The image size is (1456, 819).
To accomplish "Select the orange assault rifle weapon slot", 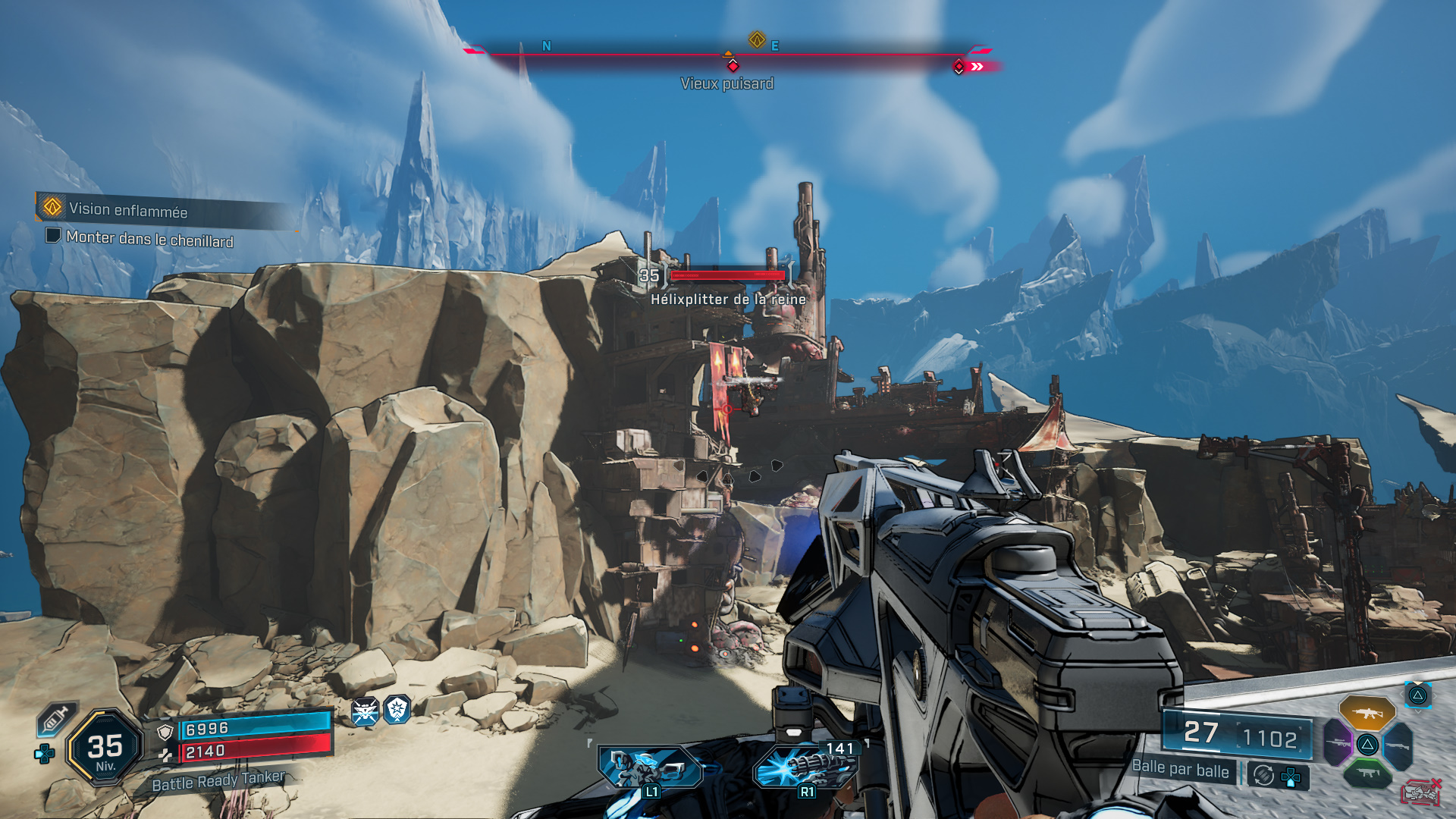I will [x=1367, y=713].
